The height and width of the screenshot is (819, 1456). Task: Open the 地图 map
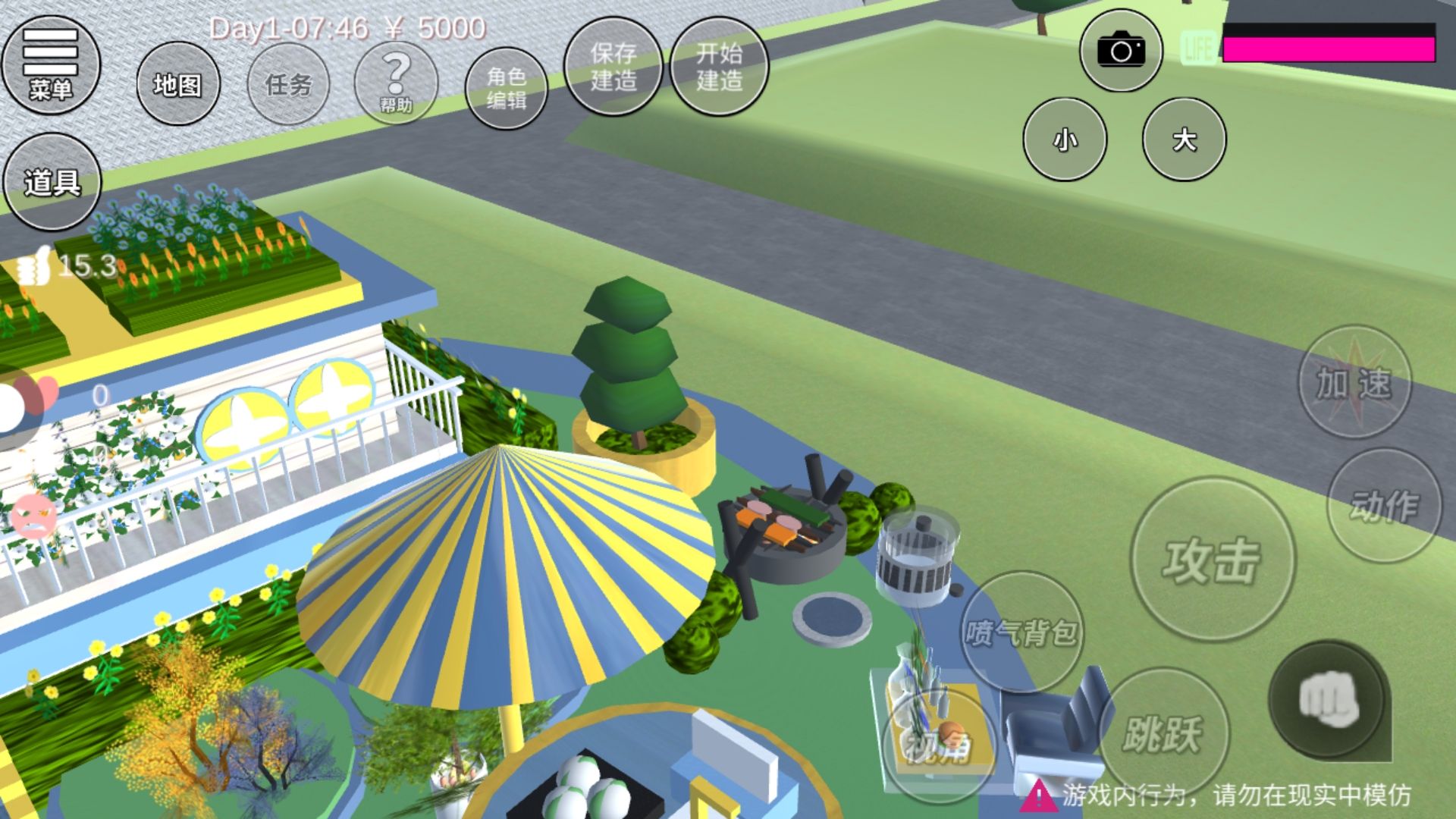pyautogui.click(x=178, y=84)
